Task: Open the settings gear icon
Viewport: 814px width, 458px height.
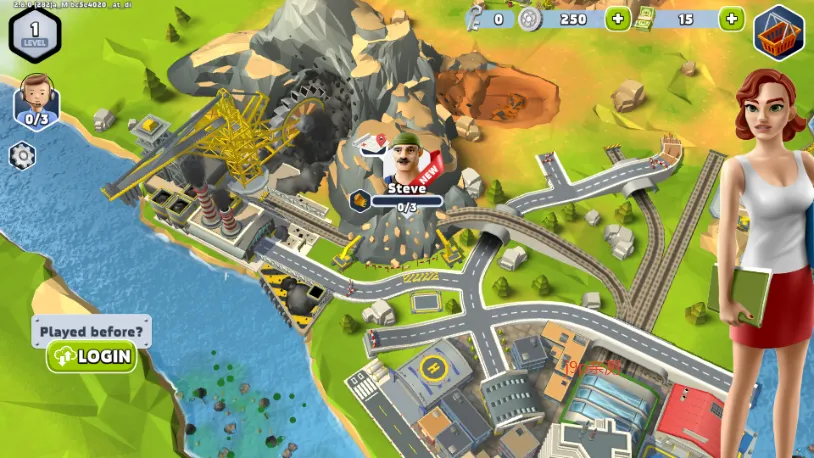Action: tap(22, 156)
